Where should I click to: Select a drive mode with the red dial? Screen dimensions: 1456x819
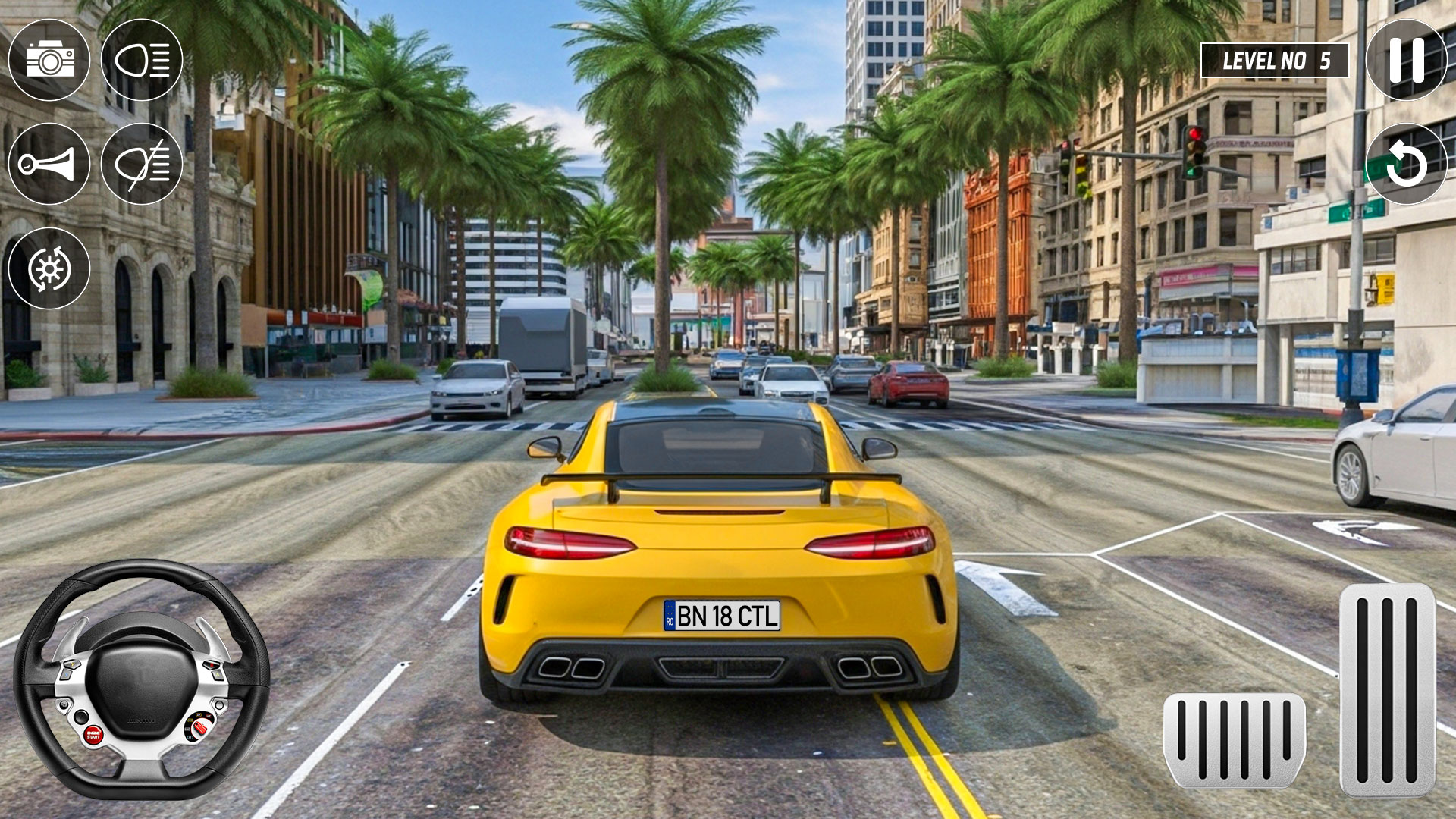(200, 728)
